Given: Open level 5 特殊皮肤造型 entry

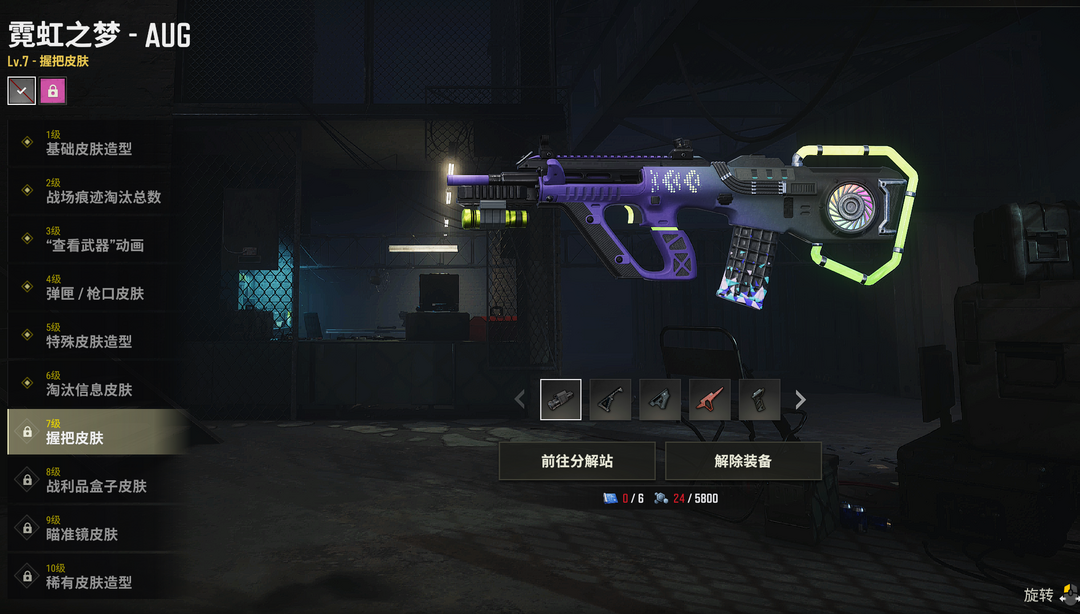Looking at the screenshot, I should [x=90, y=335].
